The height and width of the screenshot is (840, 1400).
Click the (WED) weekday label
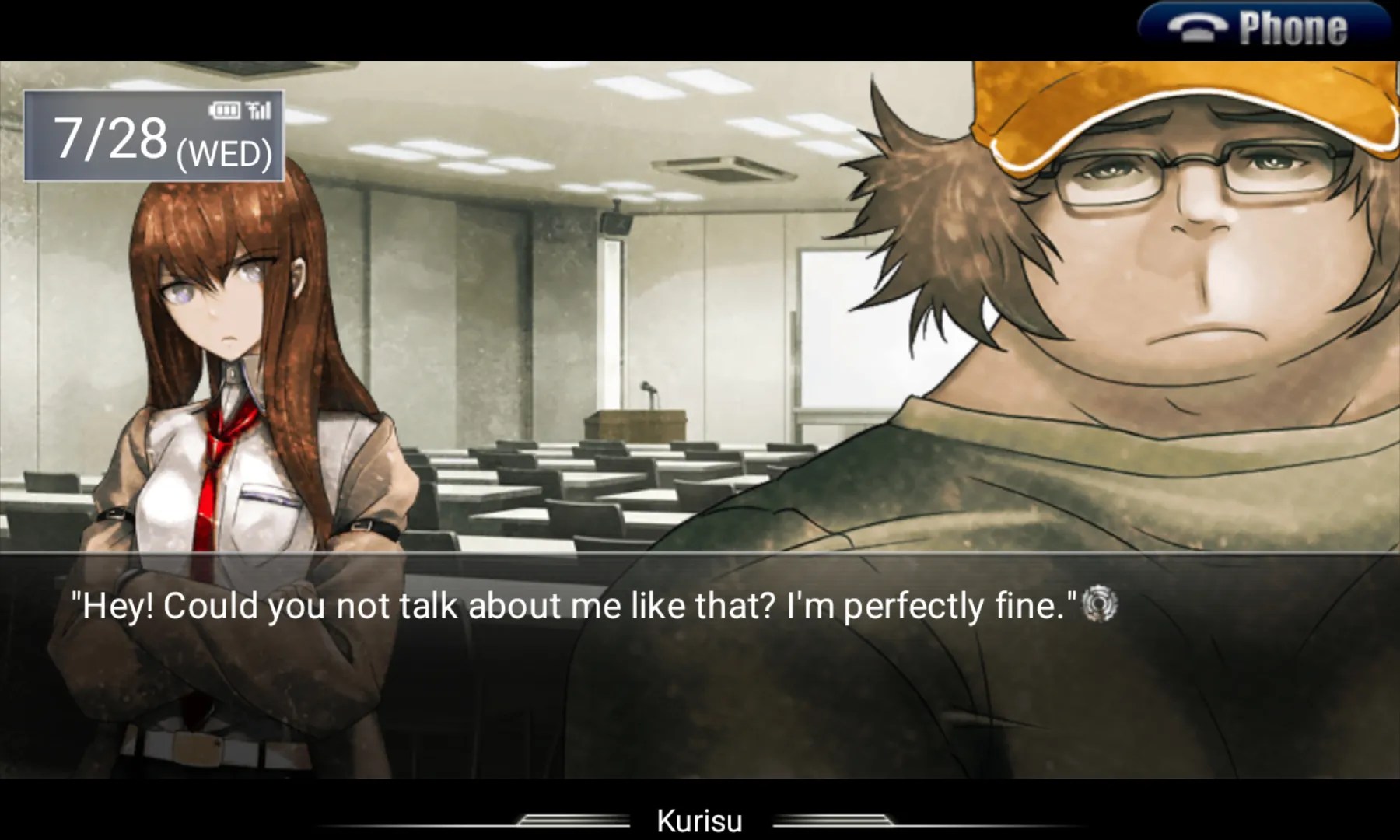tap(226, 152)
